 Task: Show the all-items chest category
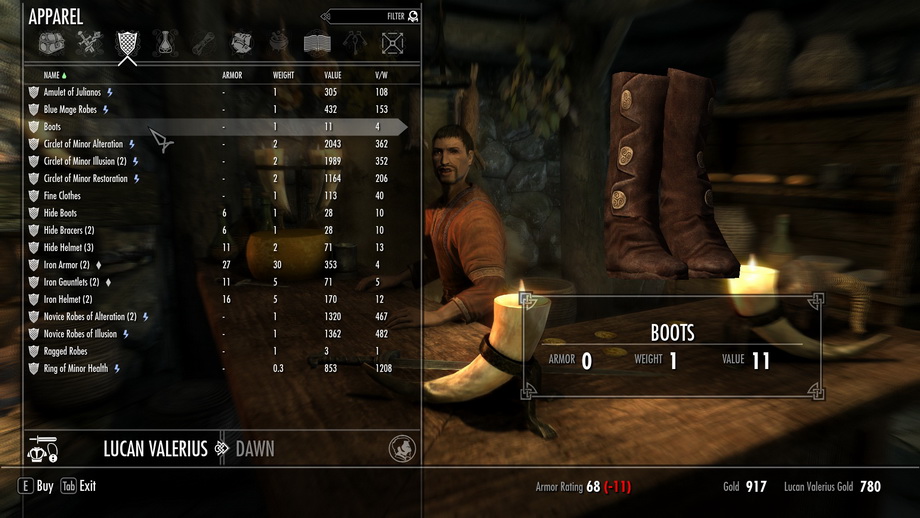pyautogui.click(x=52, y=43)
